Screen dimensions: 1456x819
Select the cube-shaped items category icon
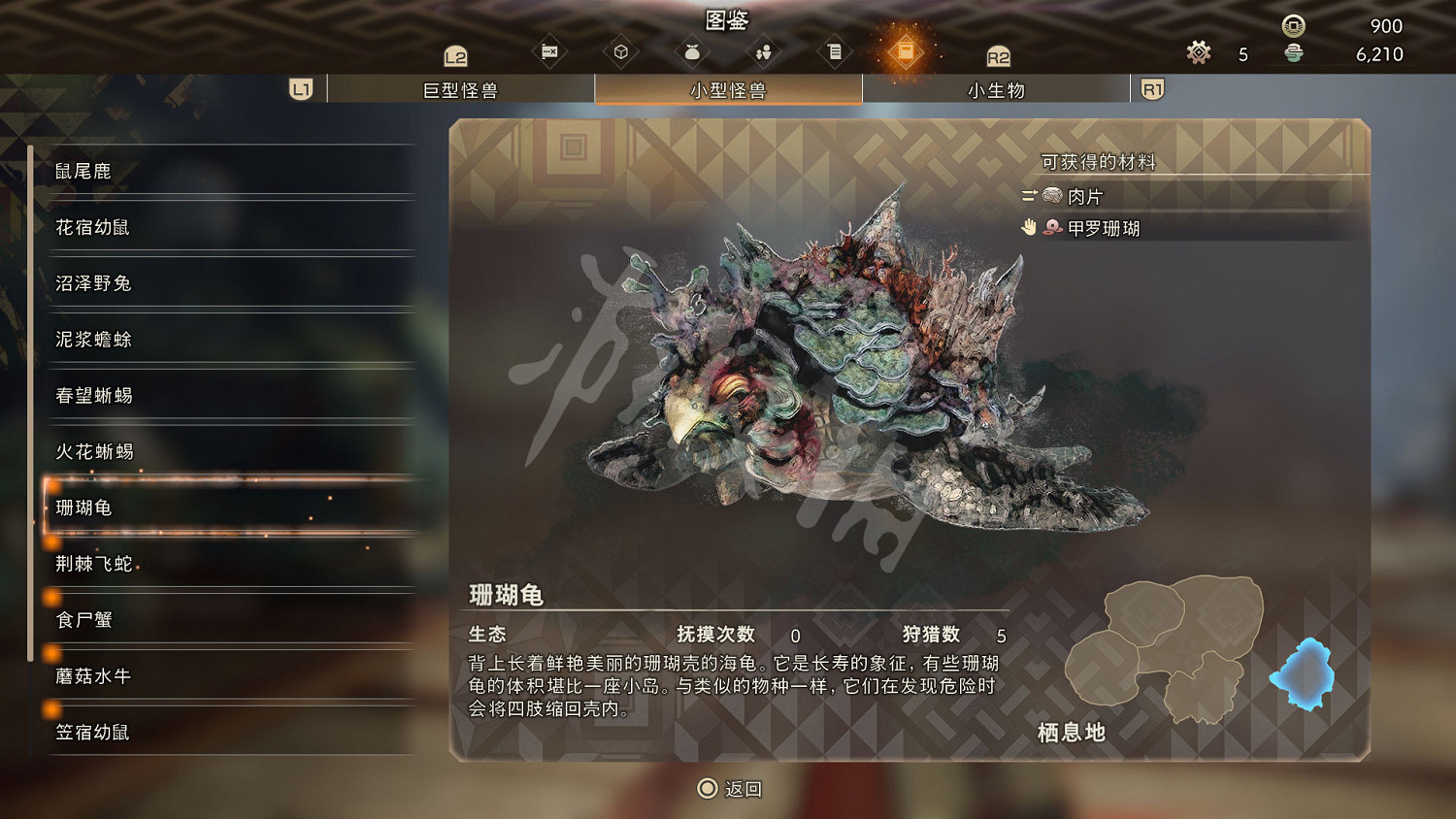pos(621,50)
